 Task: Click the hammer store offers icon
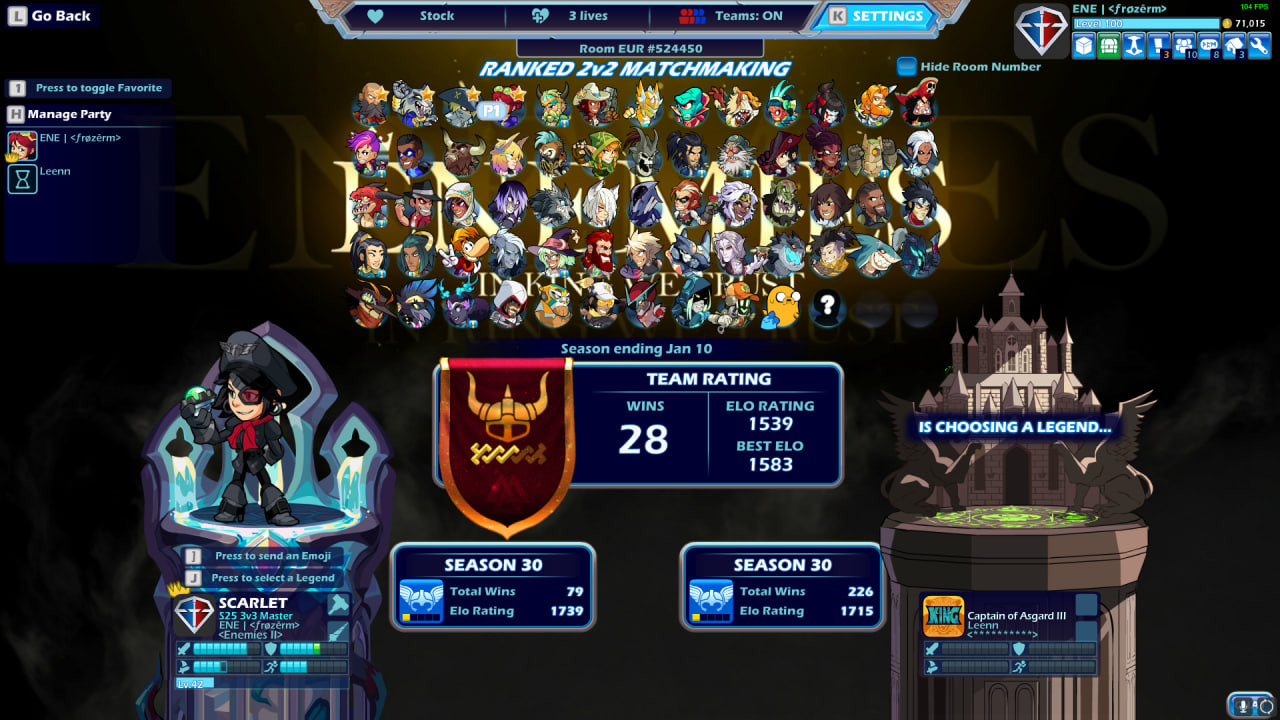pyautogui.click(x=1133, y=46)
